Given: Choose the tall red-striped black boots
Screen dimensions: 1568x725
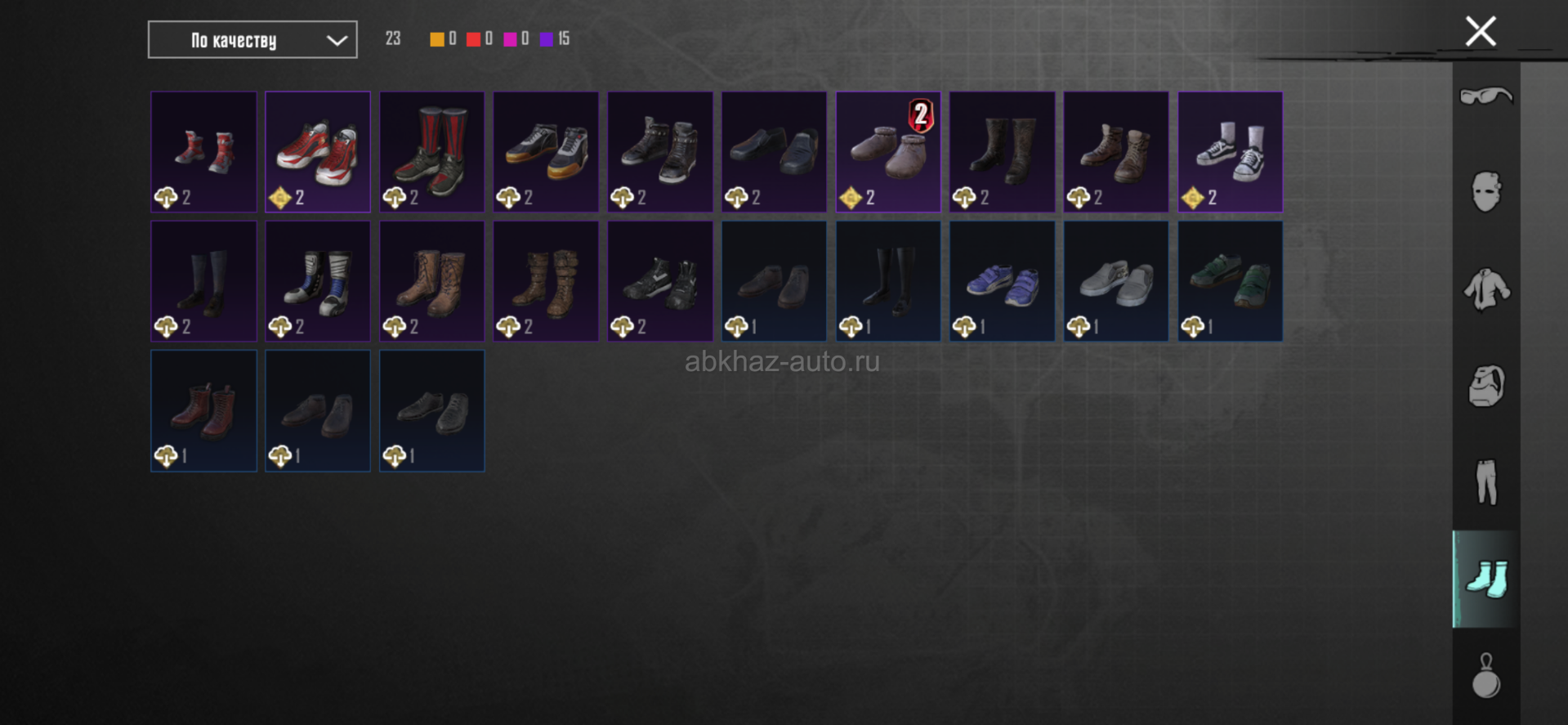Looking at the screenshot, I should [x=431, y=152].
